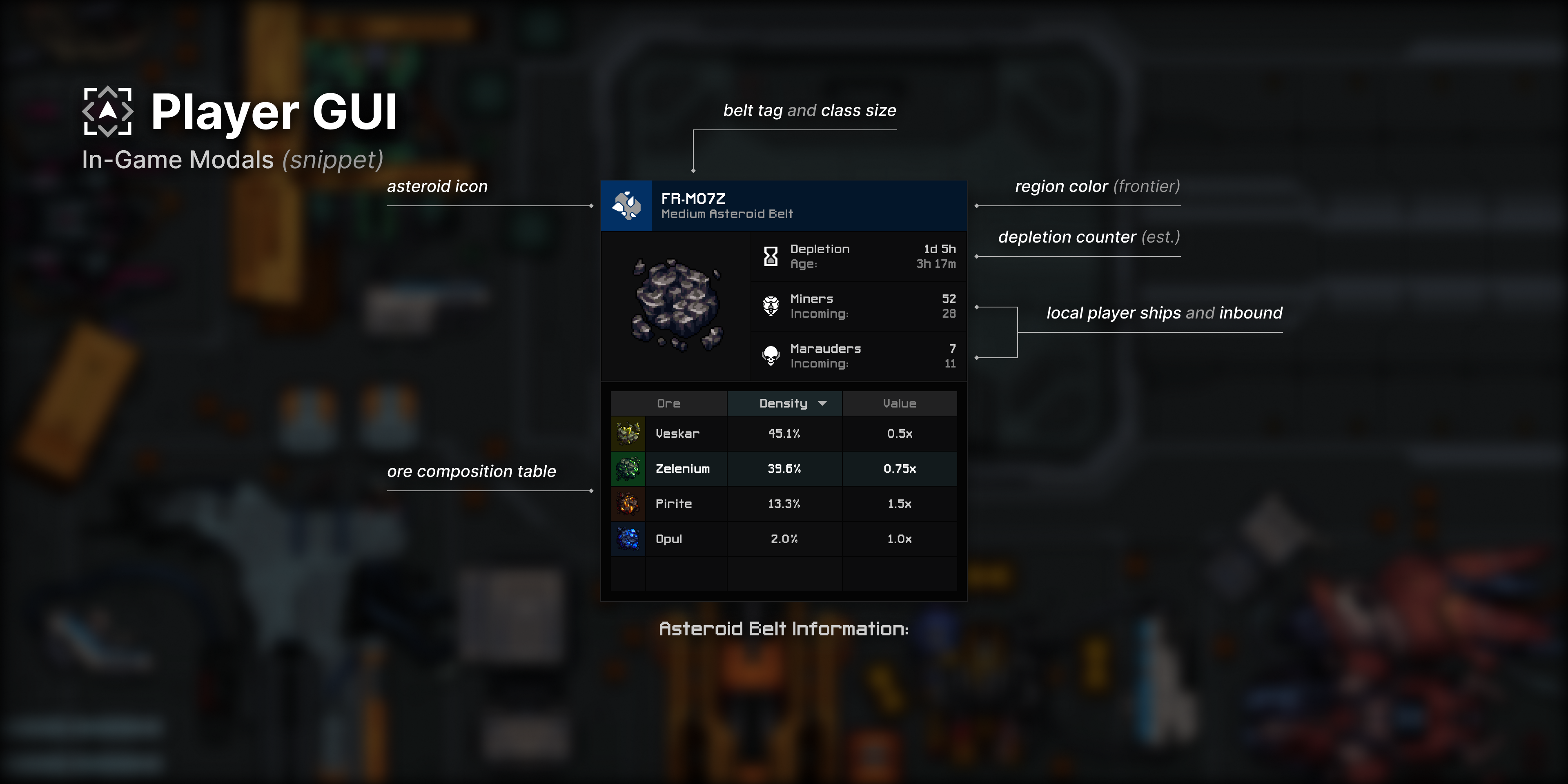
Task: Click the Opul ore icon
Action: [628, 539]
